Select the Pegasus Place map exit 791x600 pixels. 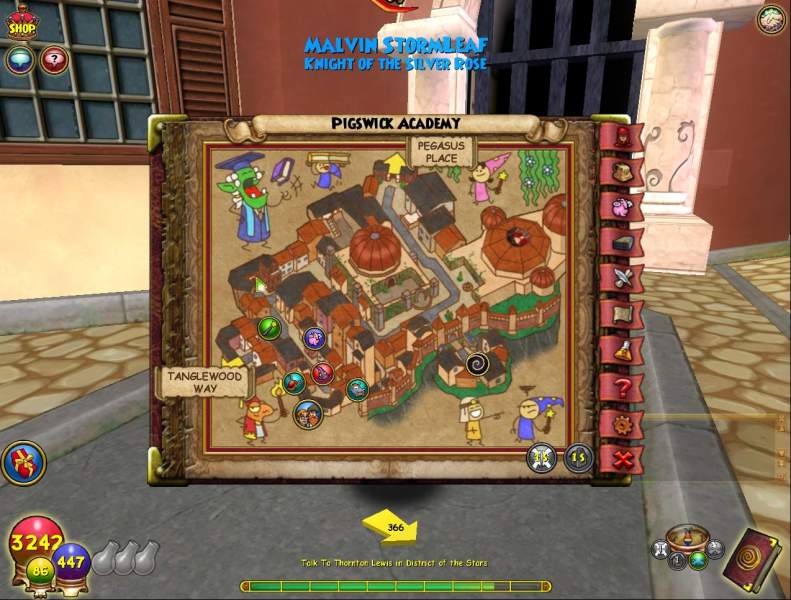tap(440, 153)
